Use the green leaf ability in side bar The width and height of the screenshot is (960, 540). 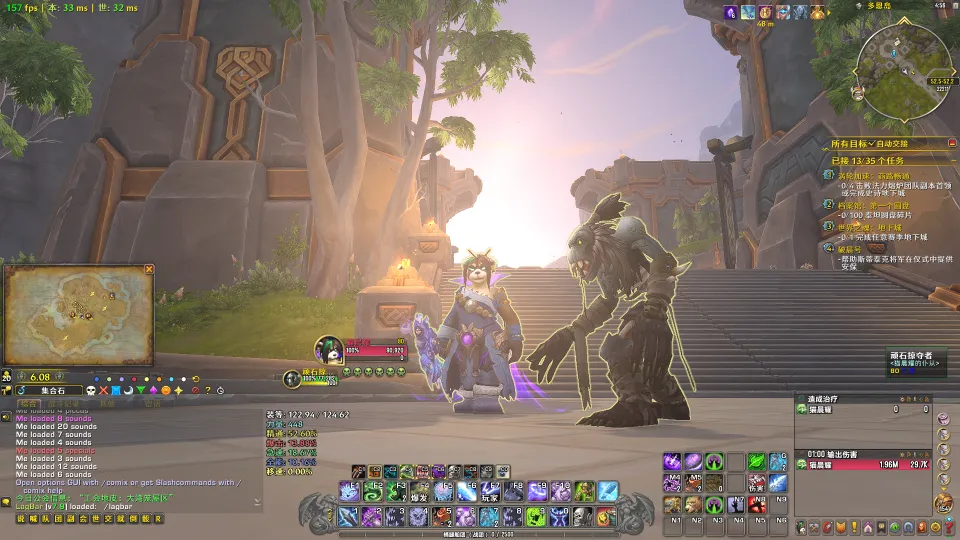(757, 461)
